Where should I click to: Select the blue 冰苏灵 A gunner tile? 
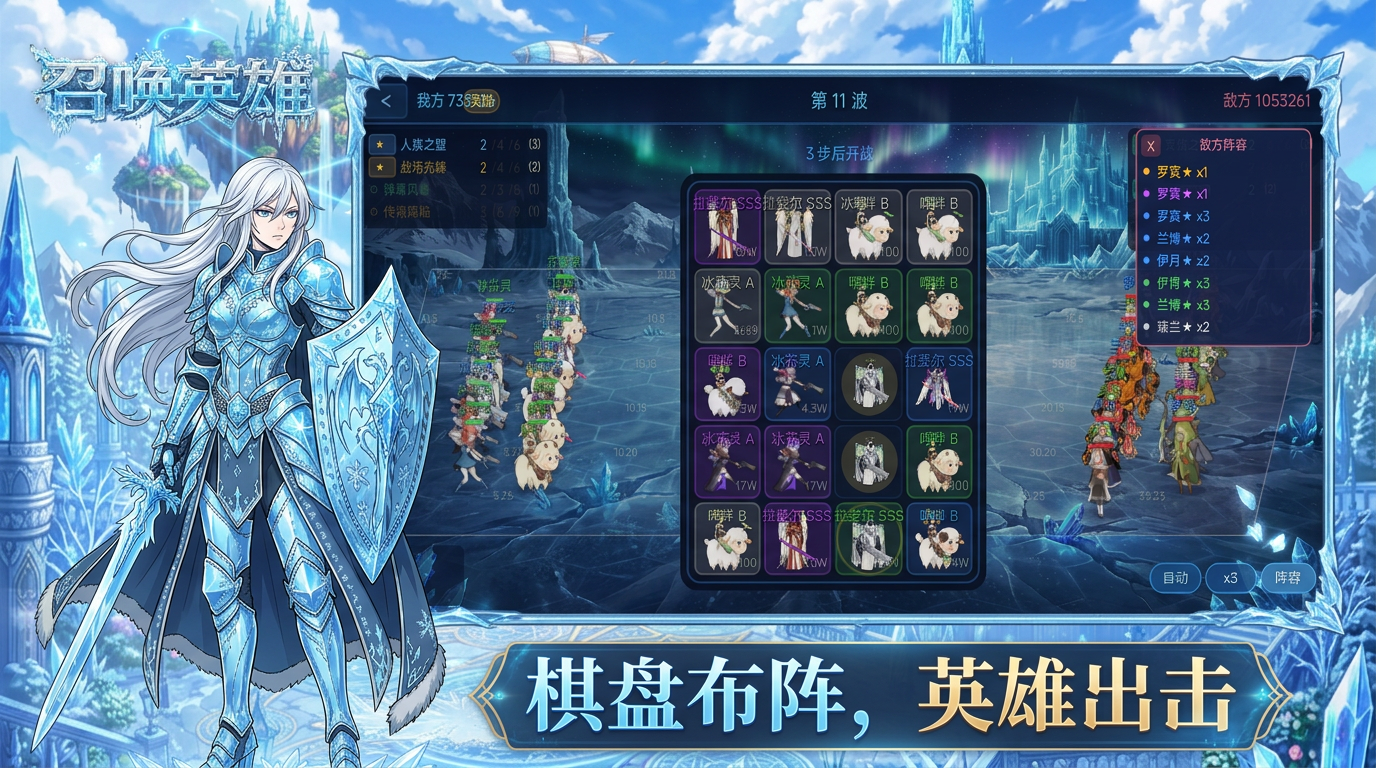pyautogui.click(x=798, y=384)
